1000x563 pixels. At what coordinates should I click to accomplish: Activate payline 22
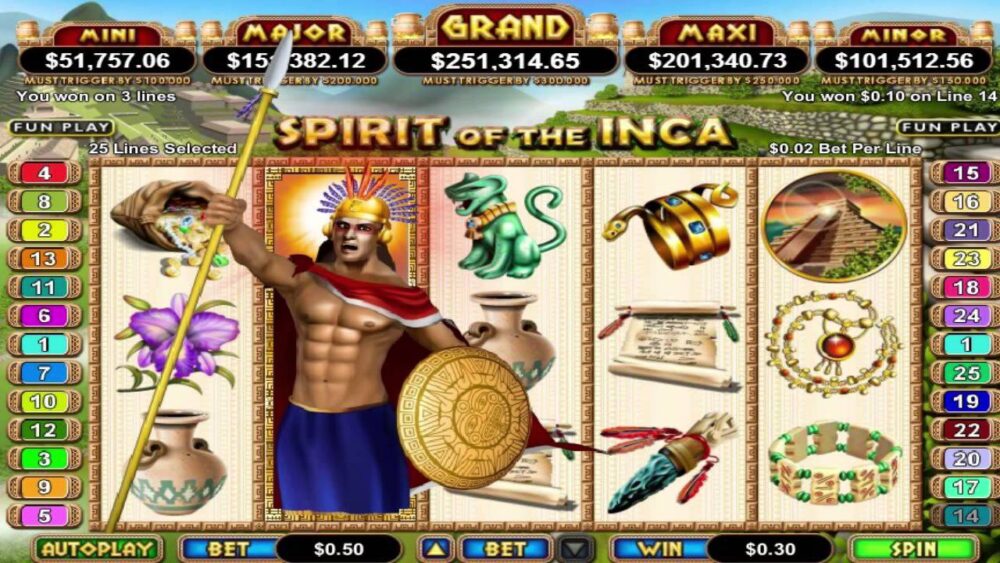965,430
